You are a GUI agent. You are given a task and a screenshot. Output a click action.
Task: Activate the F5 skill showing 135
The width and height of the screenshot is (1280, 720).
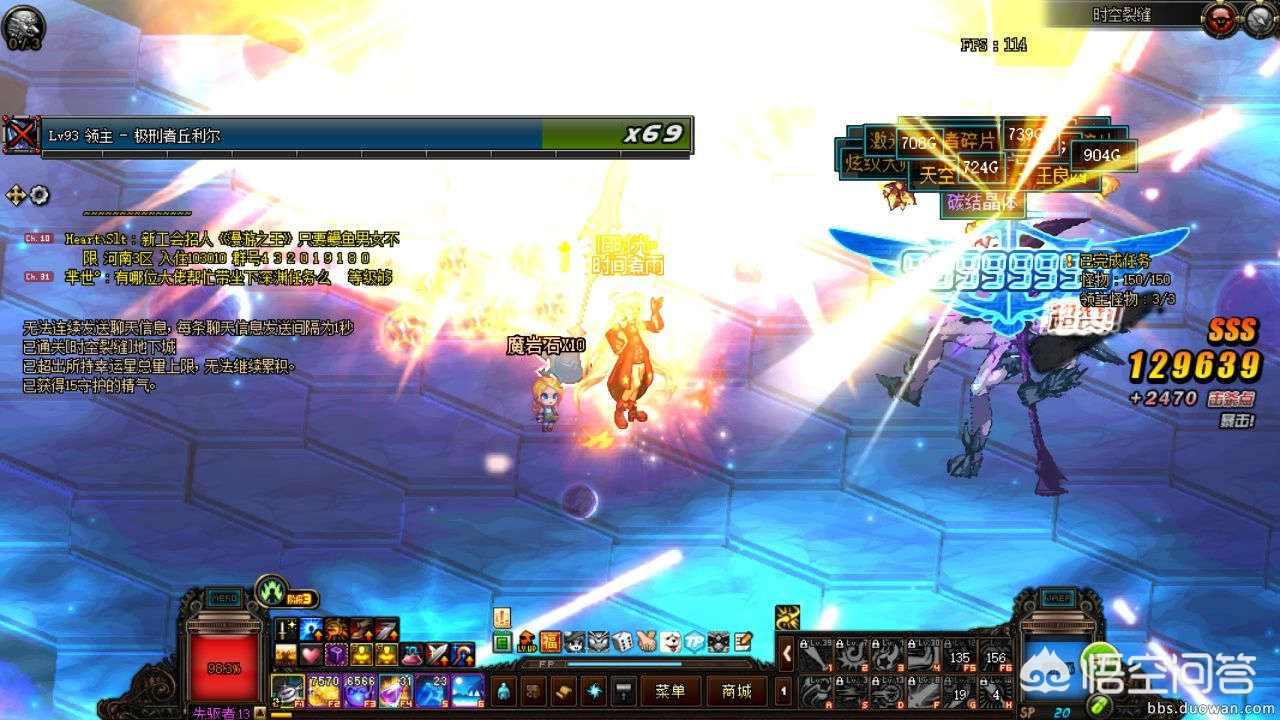(961, 655)
